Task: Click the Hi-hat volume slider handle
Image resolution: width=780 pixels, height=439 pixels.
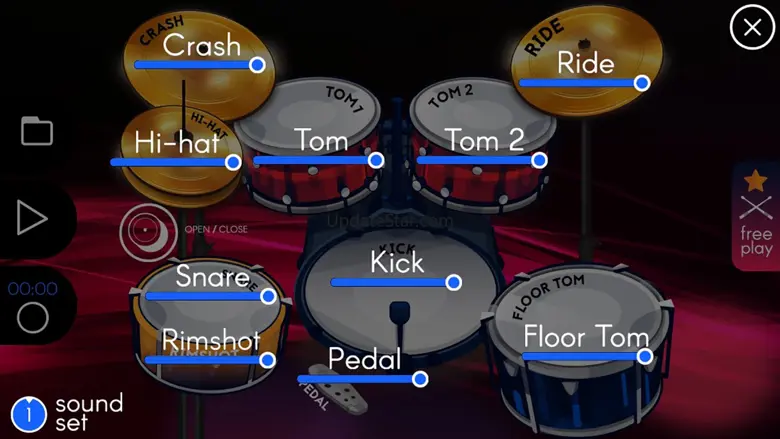Action: pos(233,162)
